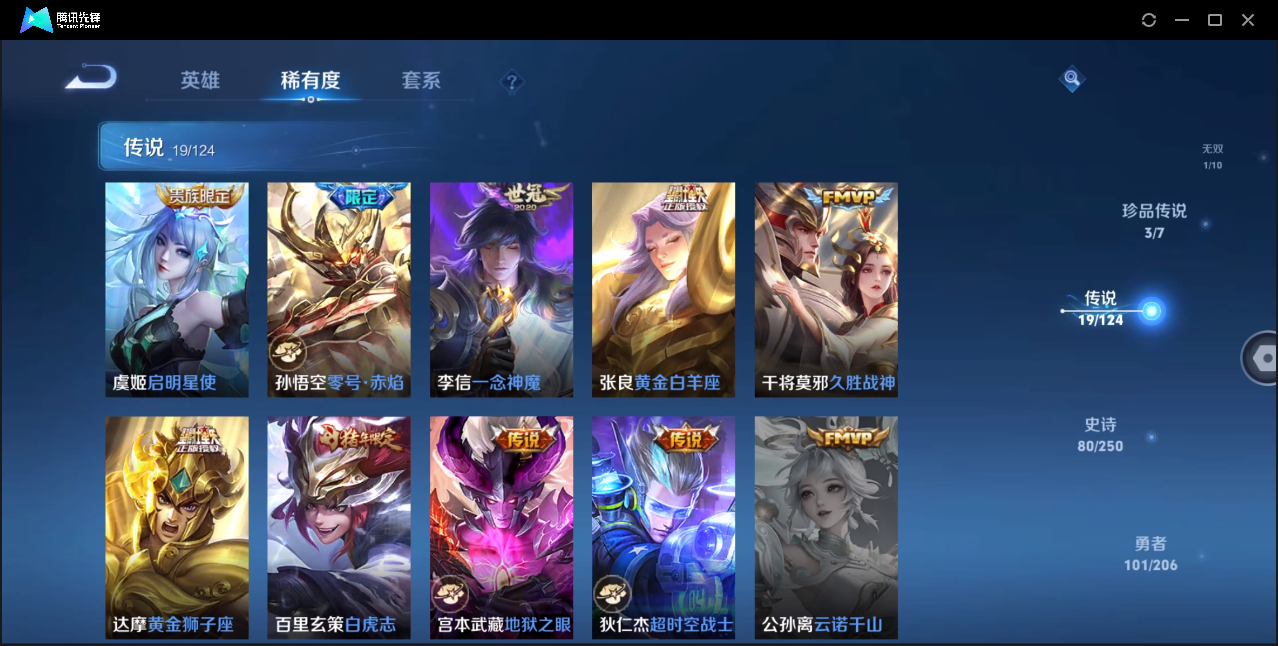The width and height of the screenshot is (1278, 646).
Task: Open the 李信 一念神魔 skin card
Action: coord(501,290)
